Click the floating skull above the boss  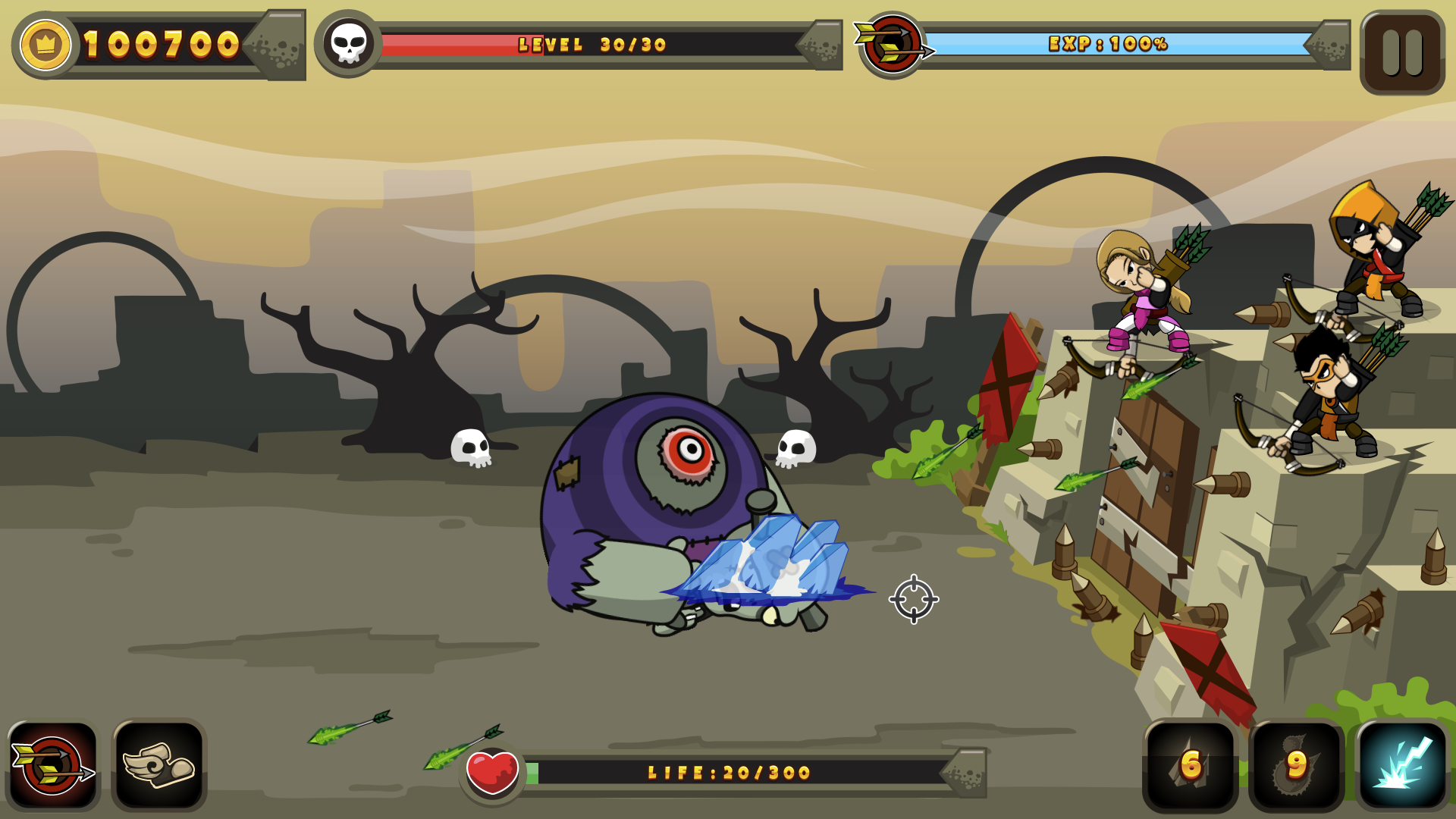coord(796,447)
